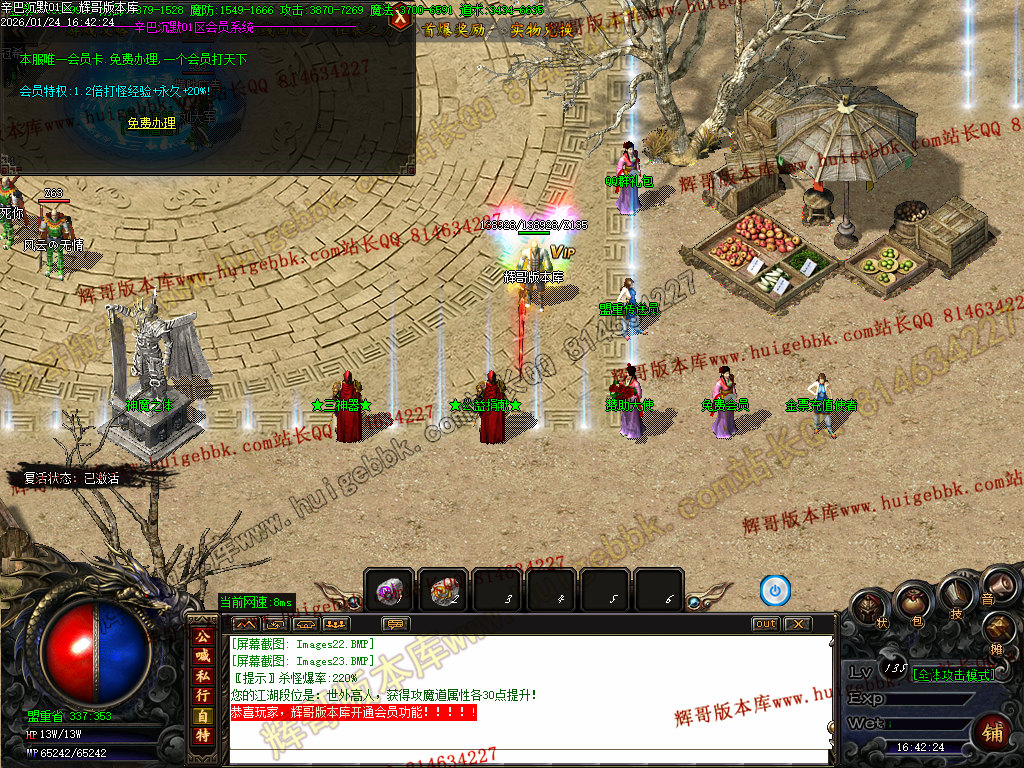The height and width of the screenshot is (768, 1024).
Task: Select the 行 guild chat channel
Action: tap(202, 695)
